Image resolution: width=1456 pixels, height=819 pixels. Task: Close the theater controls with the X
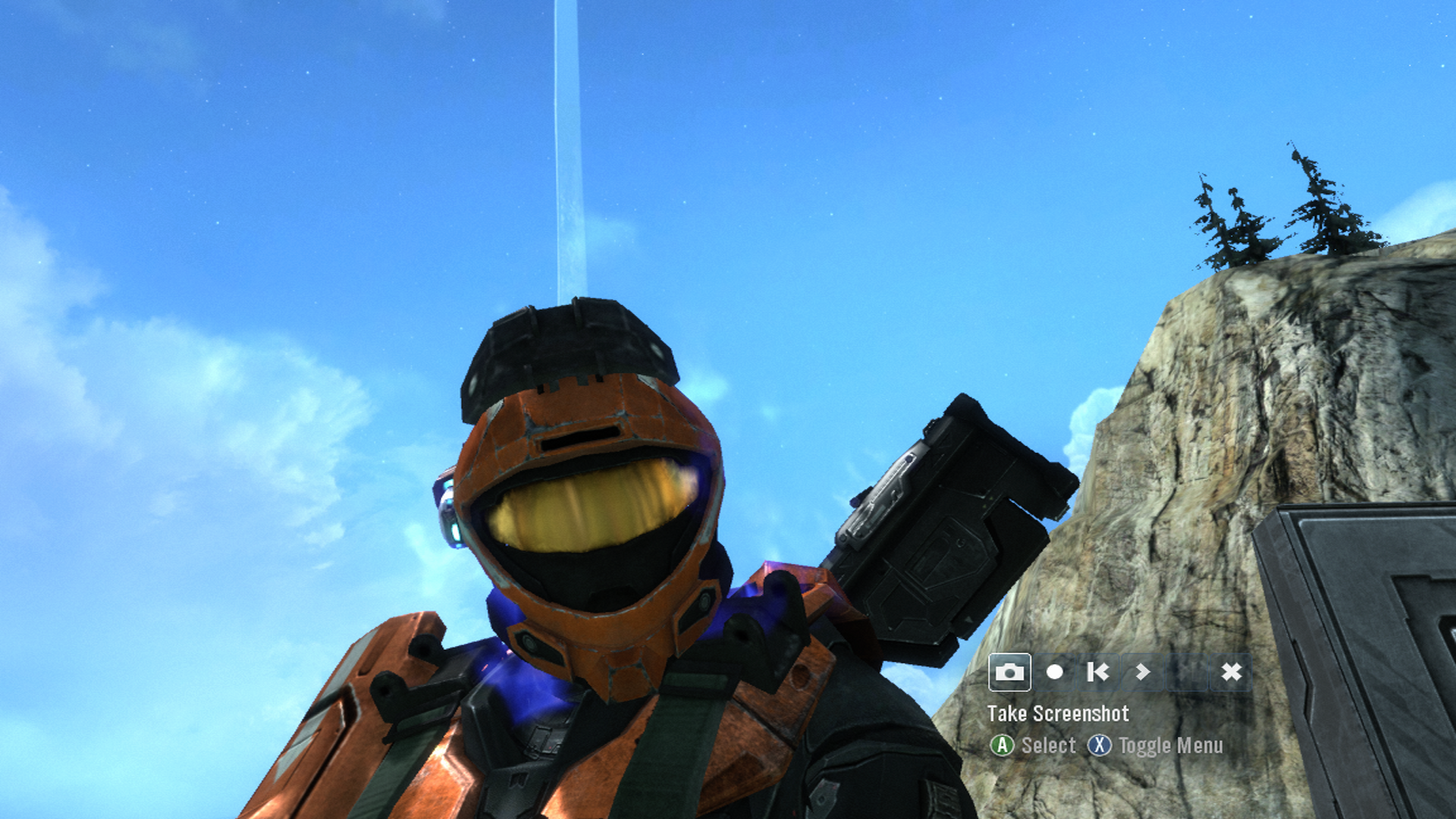1232,672
